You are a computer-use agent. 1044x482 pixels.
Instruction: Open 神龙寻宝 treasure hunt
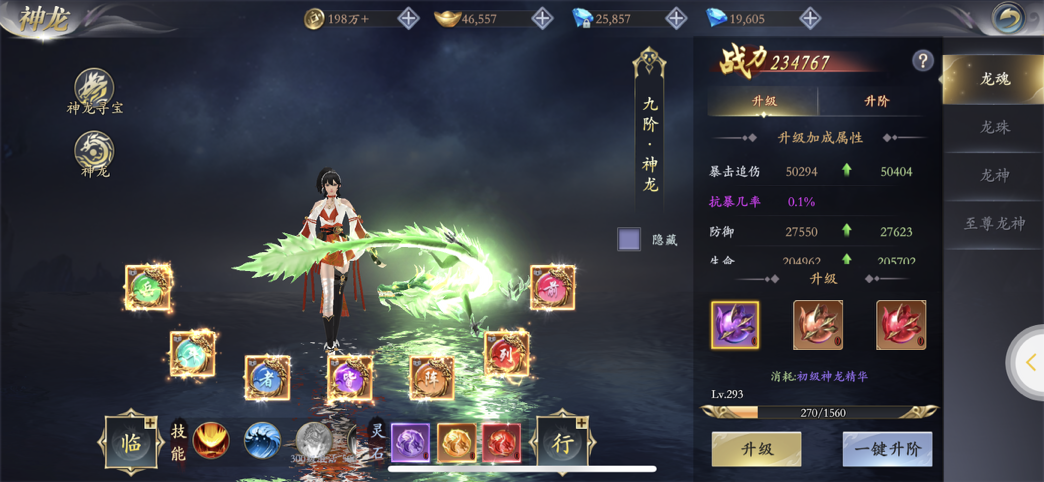click(x=94, y=88)
